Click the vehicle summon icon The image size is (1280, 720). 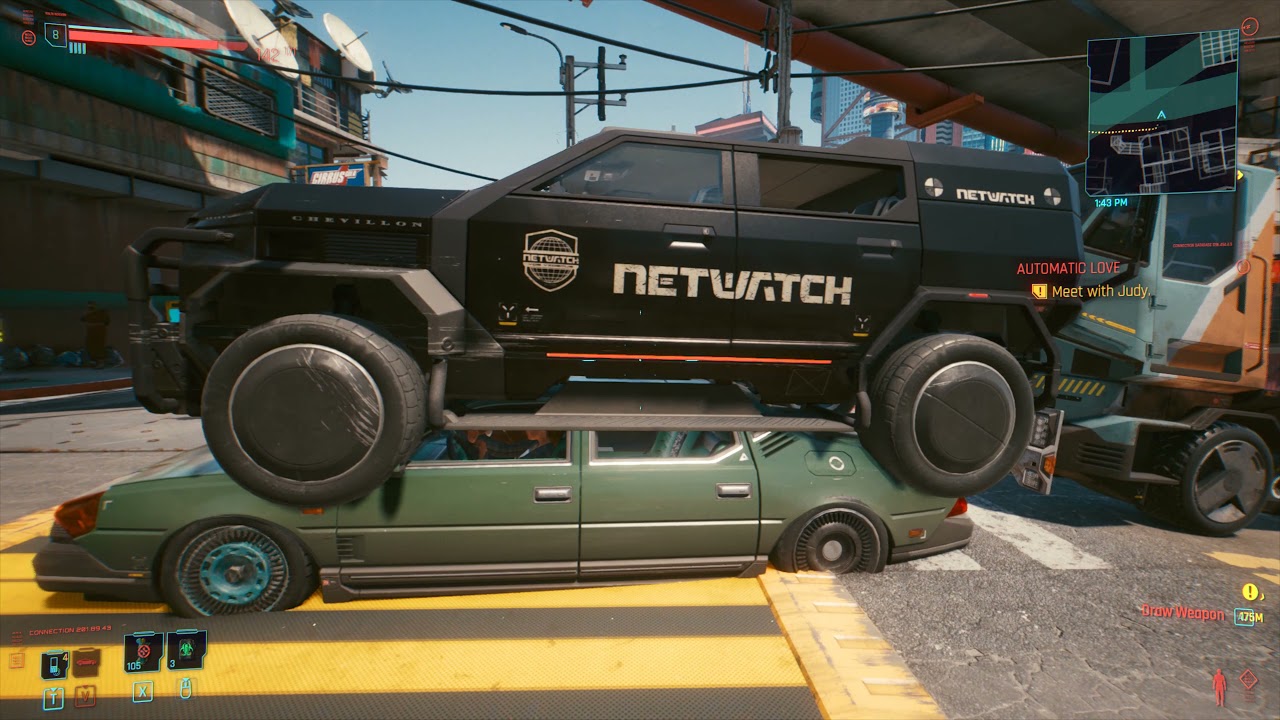pos(85,663)
